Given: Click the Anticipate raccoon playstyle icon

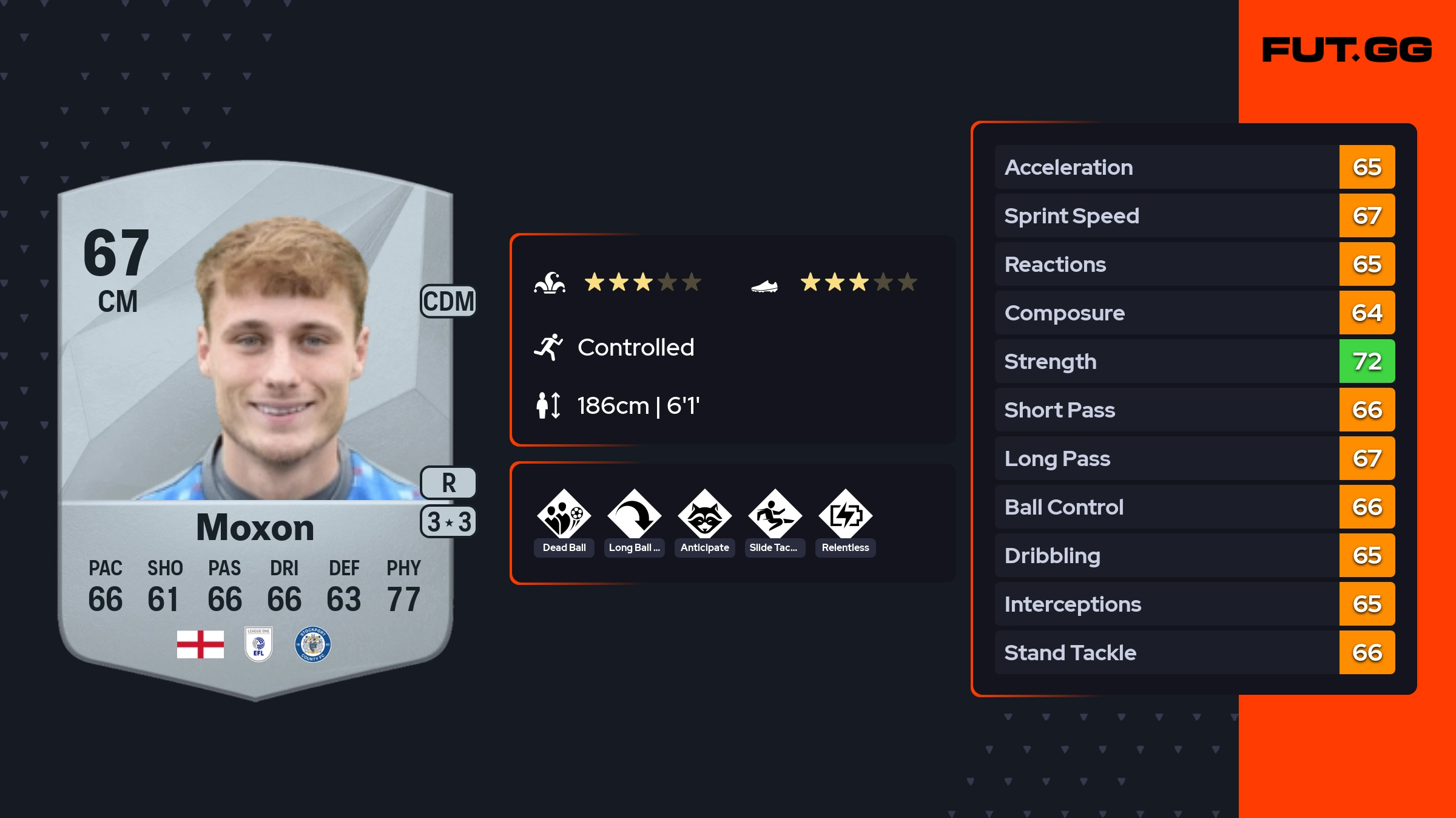Looking at the screenshot, I should pyautogui.click(x=704, y=515).
